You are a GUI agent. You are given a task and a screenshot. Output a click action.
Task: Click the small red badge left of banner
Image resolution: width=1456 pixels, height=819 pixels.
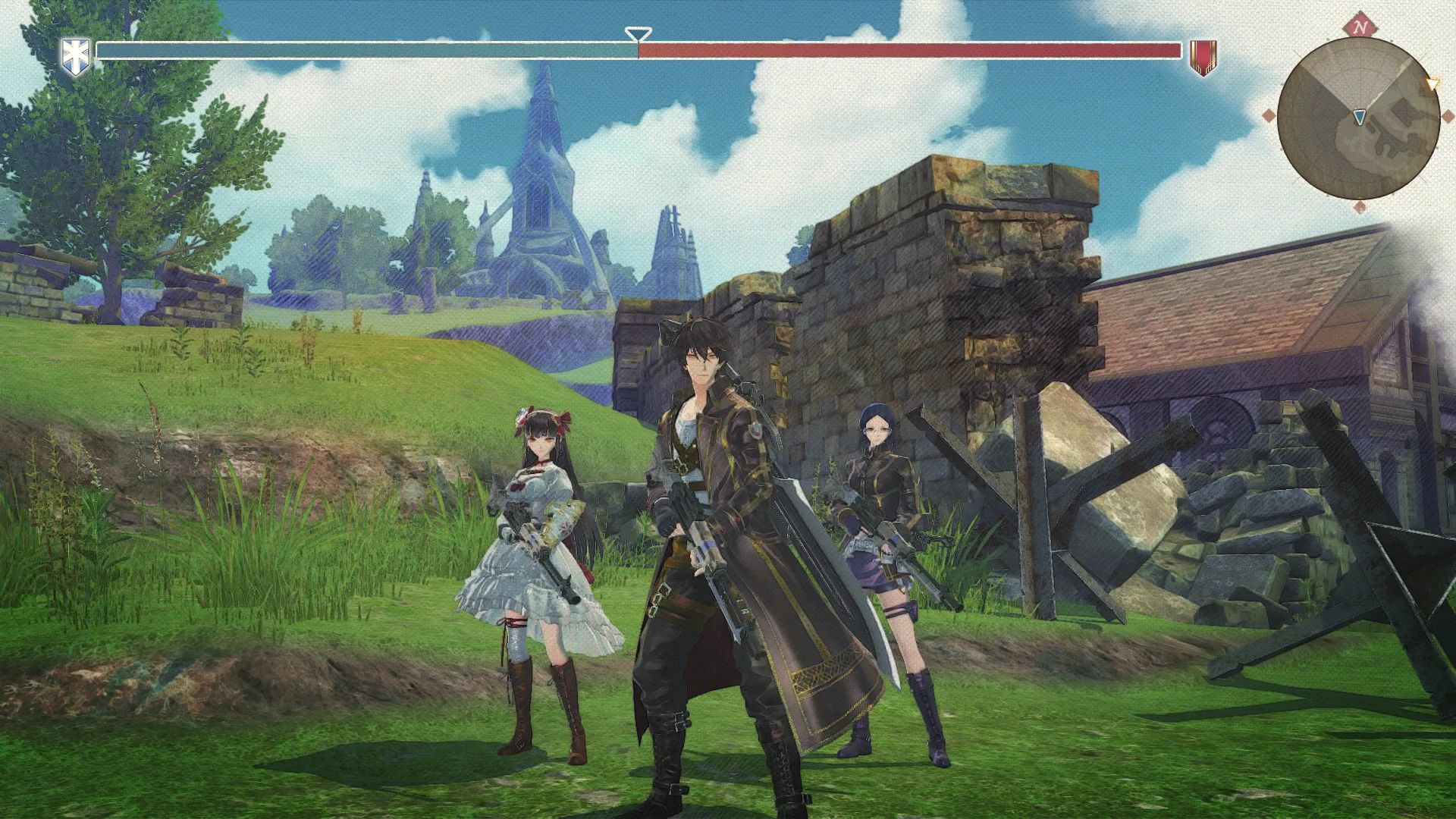[1168, 51]
